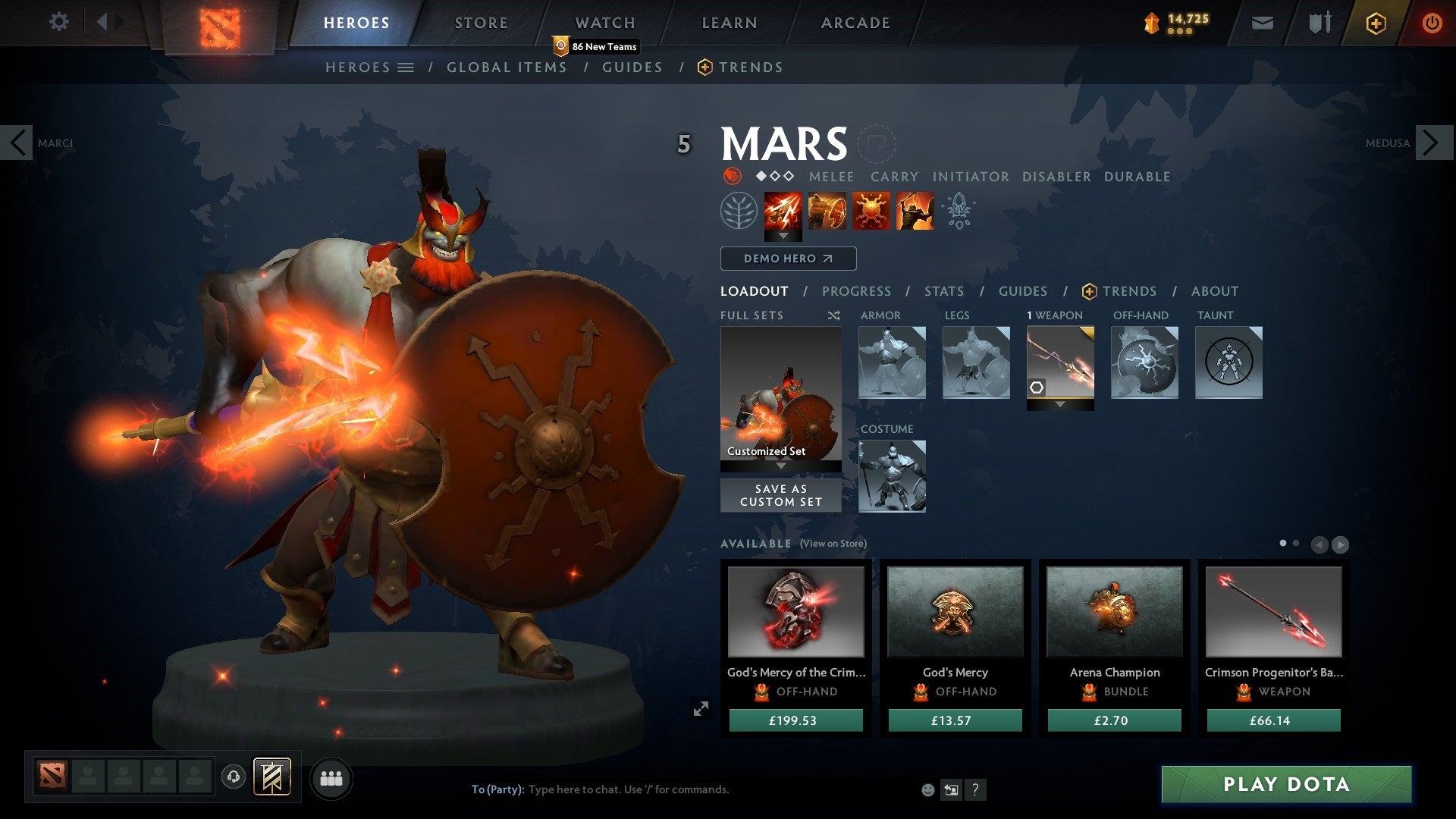Select the Taunt slot placeholder
1456x819 pixels.
1228,363
